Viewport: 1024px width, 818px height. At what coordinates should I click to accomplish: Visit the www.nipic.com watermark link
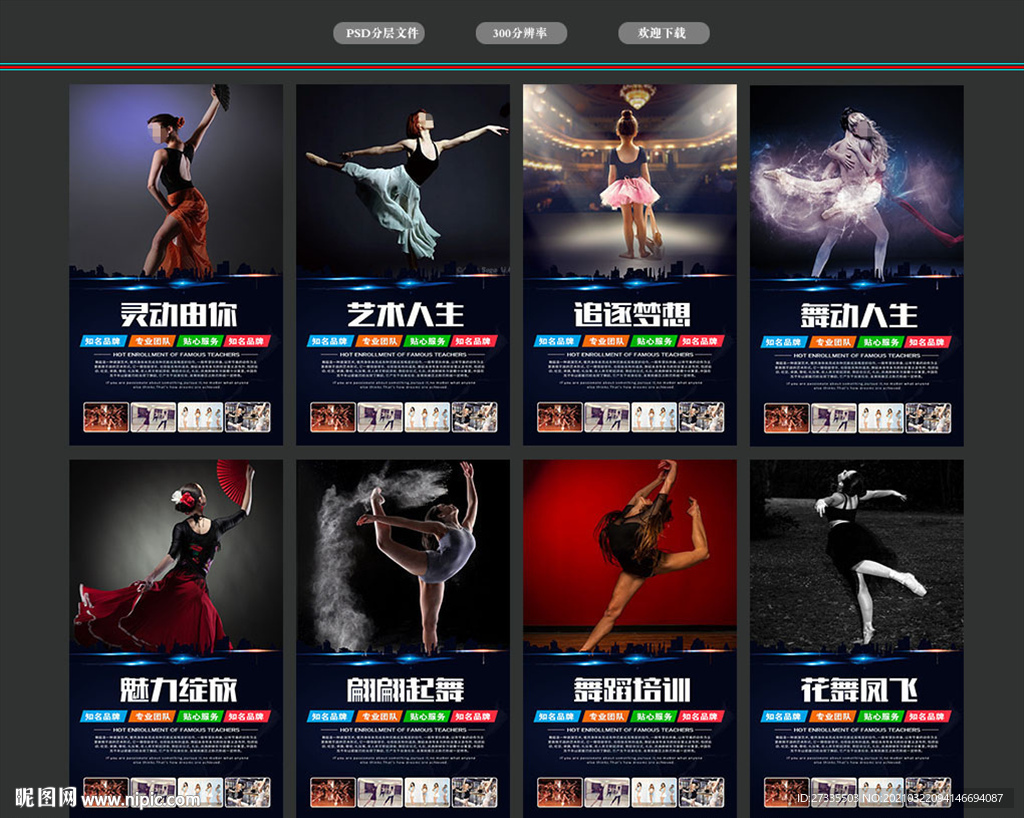click(x=140, y=799)
